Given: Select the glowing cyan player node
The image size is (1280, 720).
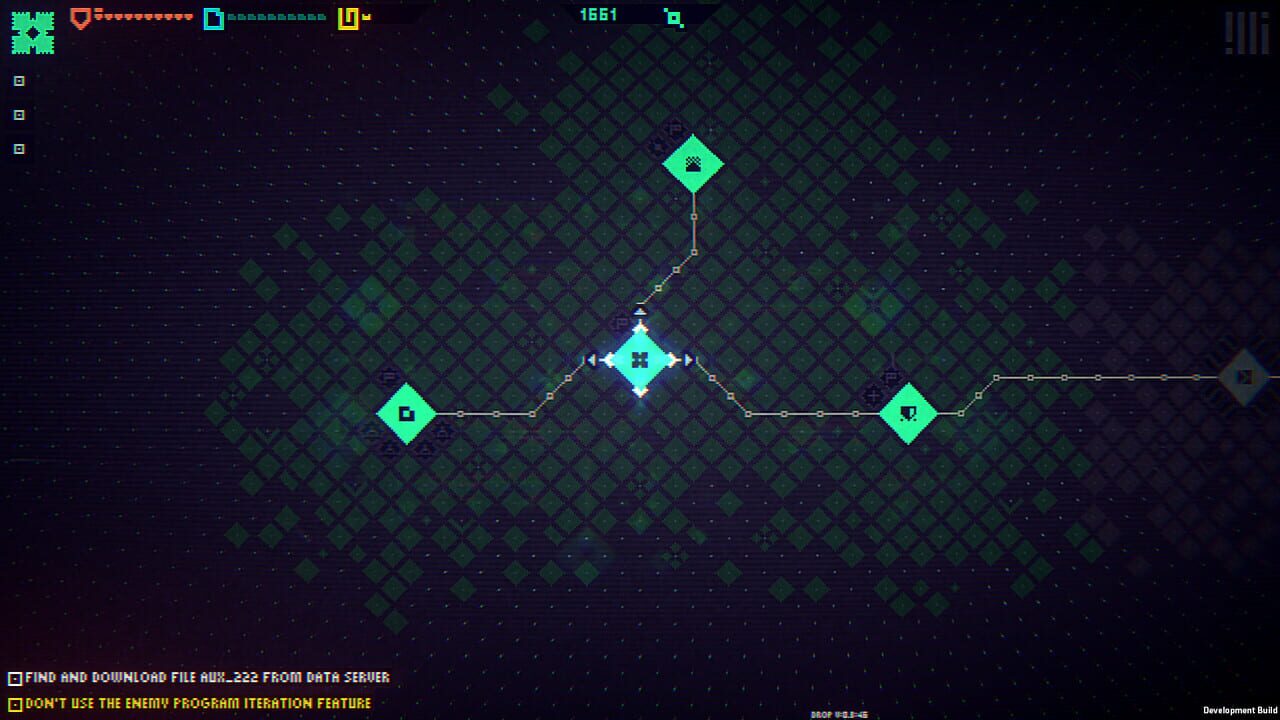Looking at the screenshot, I should (x=640, y=361).
